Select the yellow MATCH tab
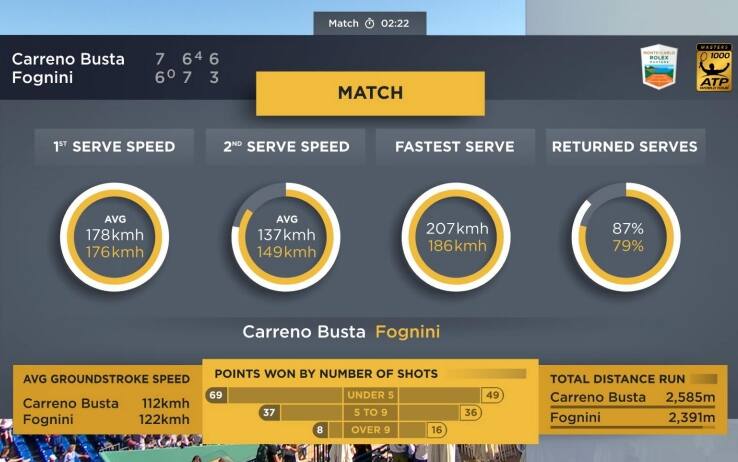The image size is (738, 462). (x=370, y=93)
